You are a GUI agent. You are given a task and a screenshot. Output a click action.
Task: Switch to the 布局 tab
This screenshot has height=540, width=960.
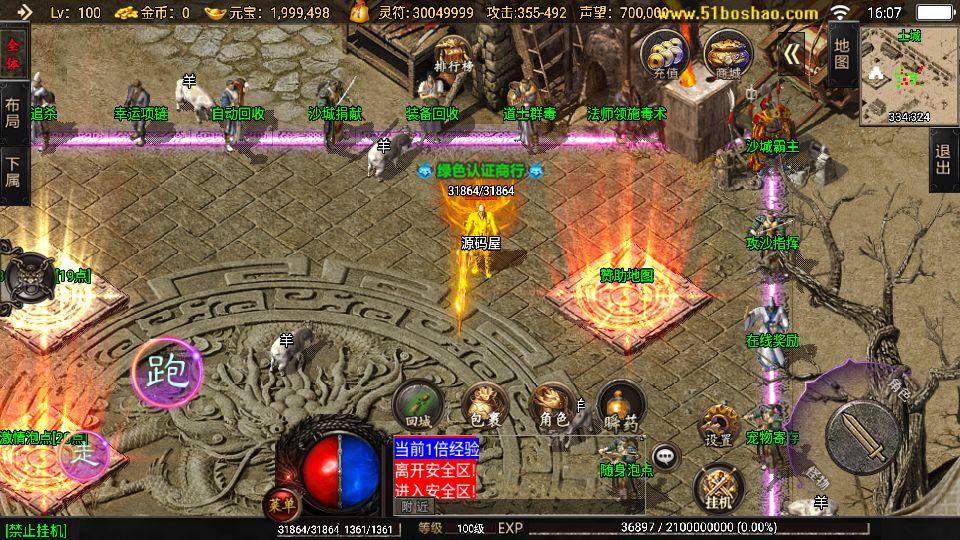click(14, 112)
